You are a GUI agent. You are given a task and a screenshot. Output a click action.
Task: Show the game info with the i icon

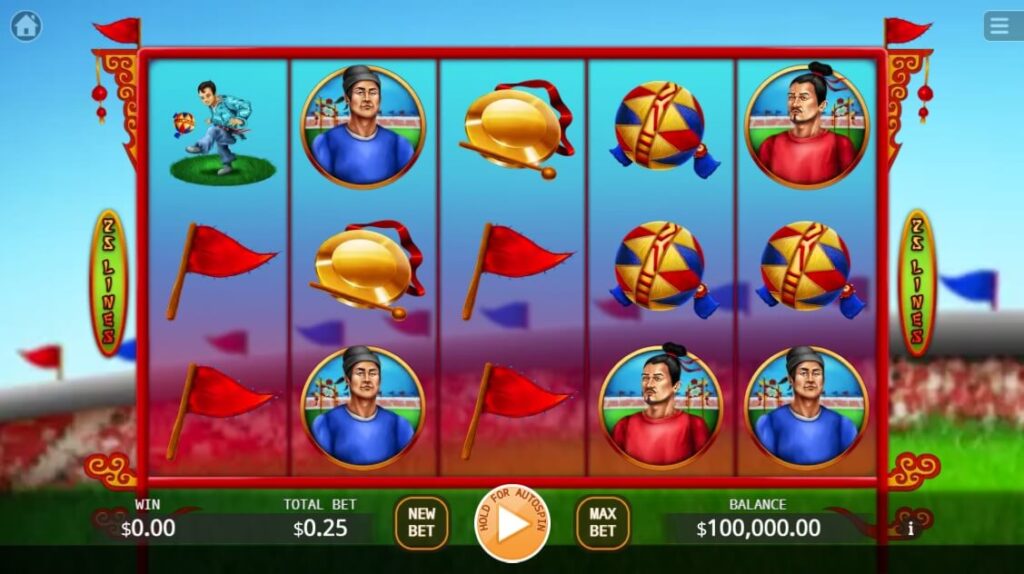tap(910, 530)
